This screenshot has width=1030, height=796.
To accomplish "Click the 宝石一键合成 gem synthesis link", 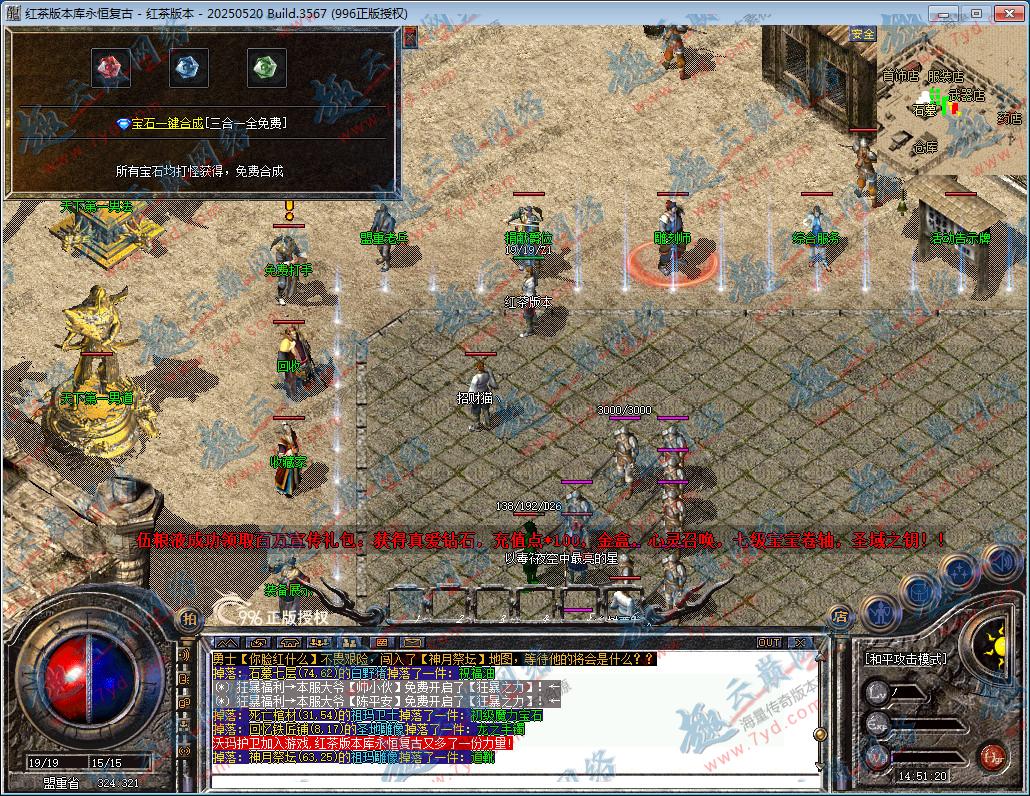I will pyautogui.click(x=200, y=123).
